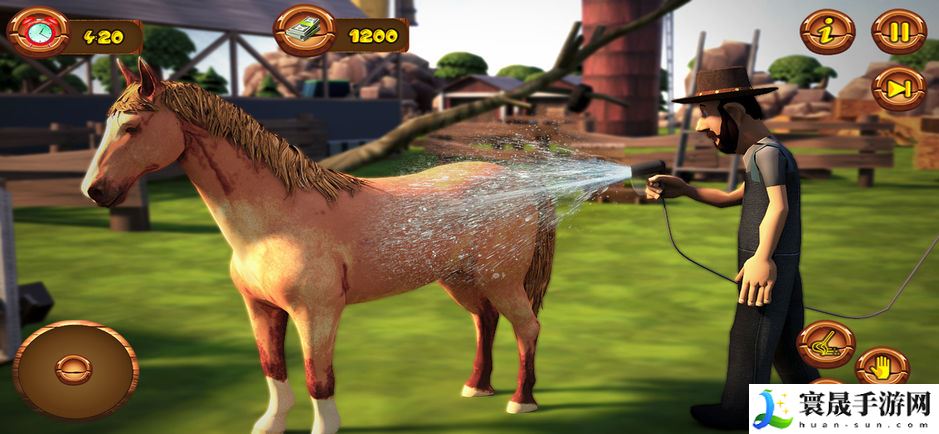Tap the skip-forward arrow button
This screenshot has height=434, width=939.
[x=898, y=88]
